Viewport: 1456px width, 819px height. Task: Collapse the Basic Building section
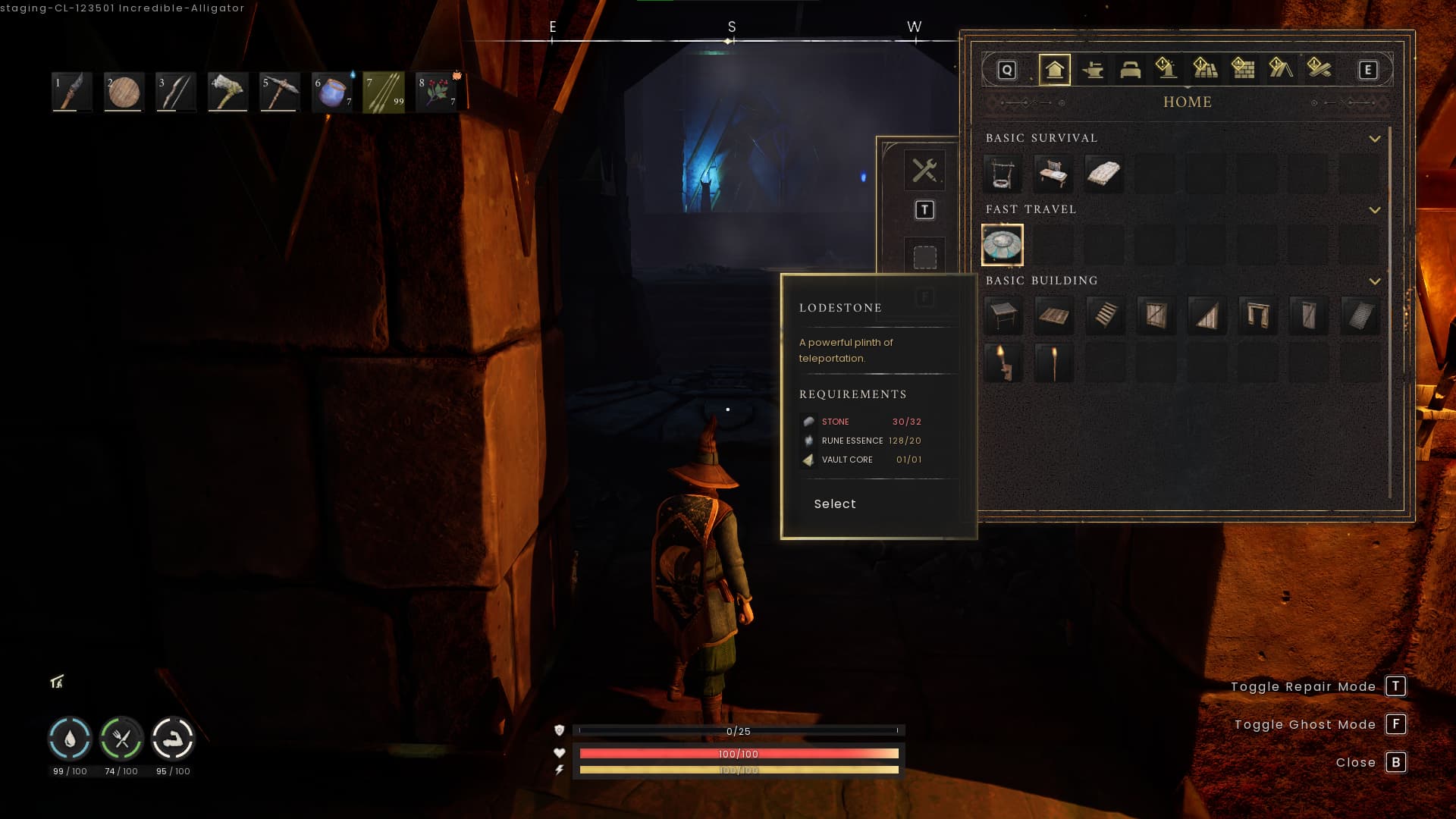[x=1374, y=281]
